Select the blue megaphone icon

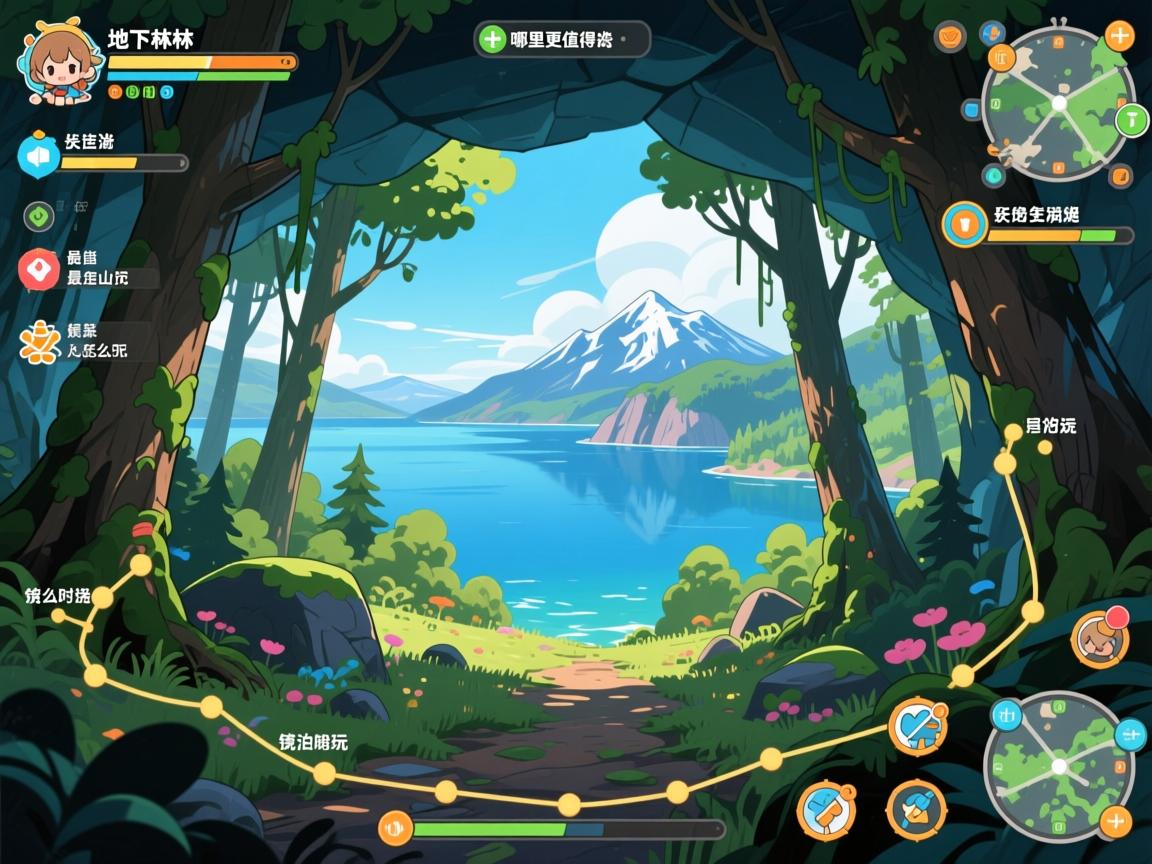(40, 155)
